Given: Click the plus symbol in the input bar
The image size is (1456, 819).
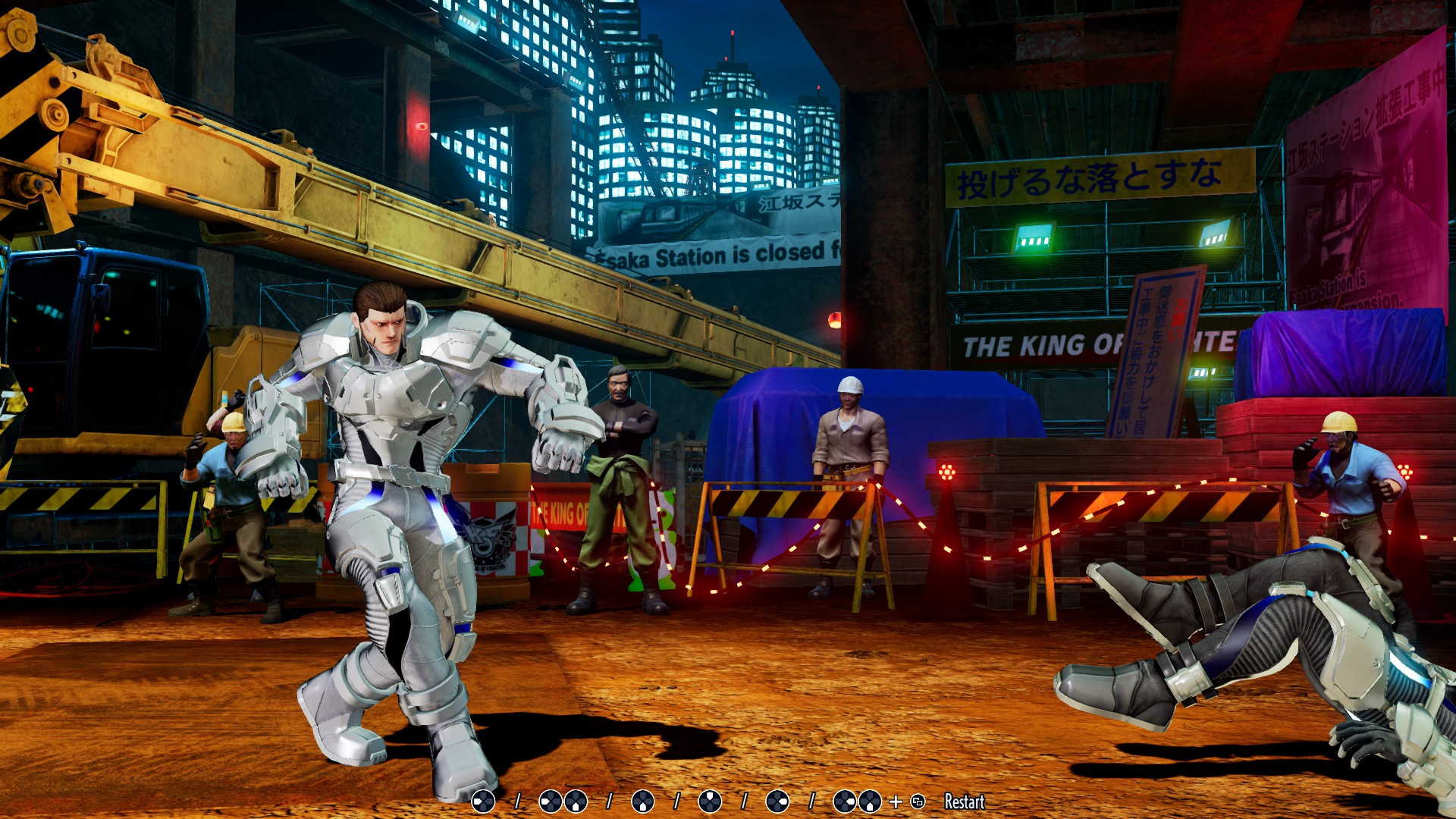Looking at the screenshot, I should click(x=896, y=802).
